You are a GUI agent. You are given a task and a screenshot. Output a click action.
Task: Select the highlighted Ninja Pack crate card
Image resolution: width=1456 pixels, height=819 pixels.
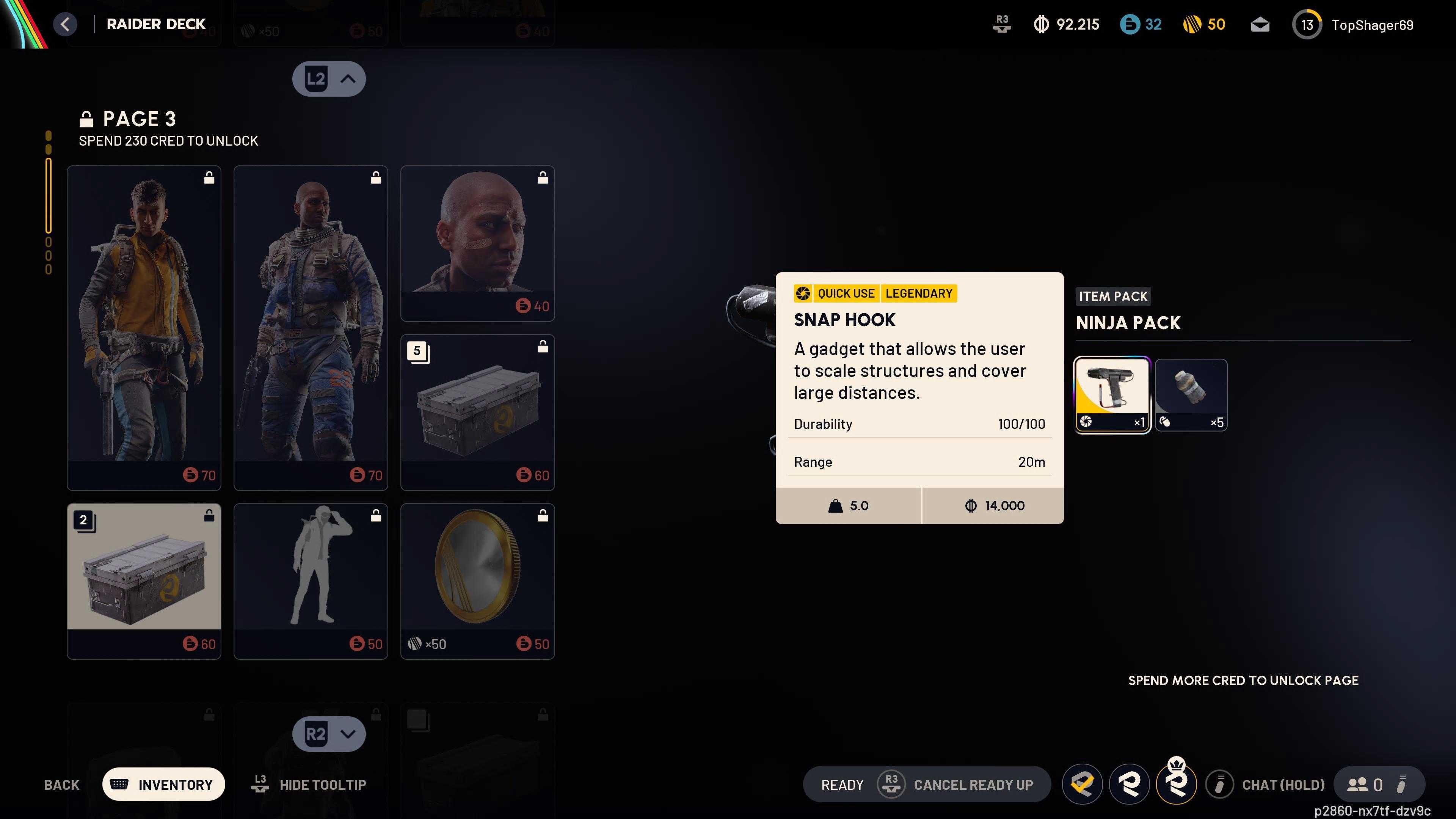[x=144, y=581]
